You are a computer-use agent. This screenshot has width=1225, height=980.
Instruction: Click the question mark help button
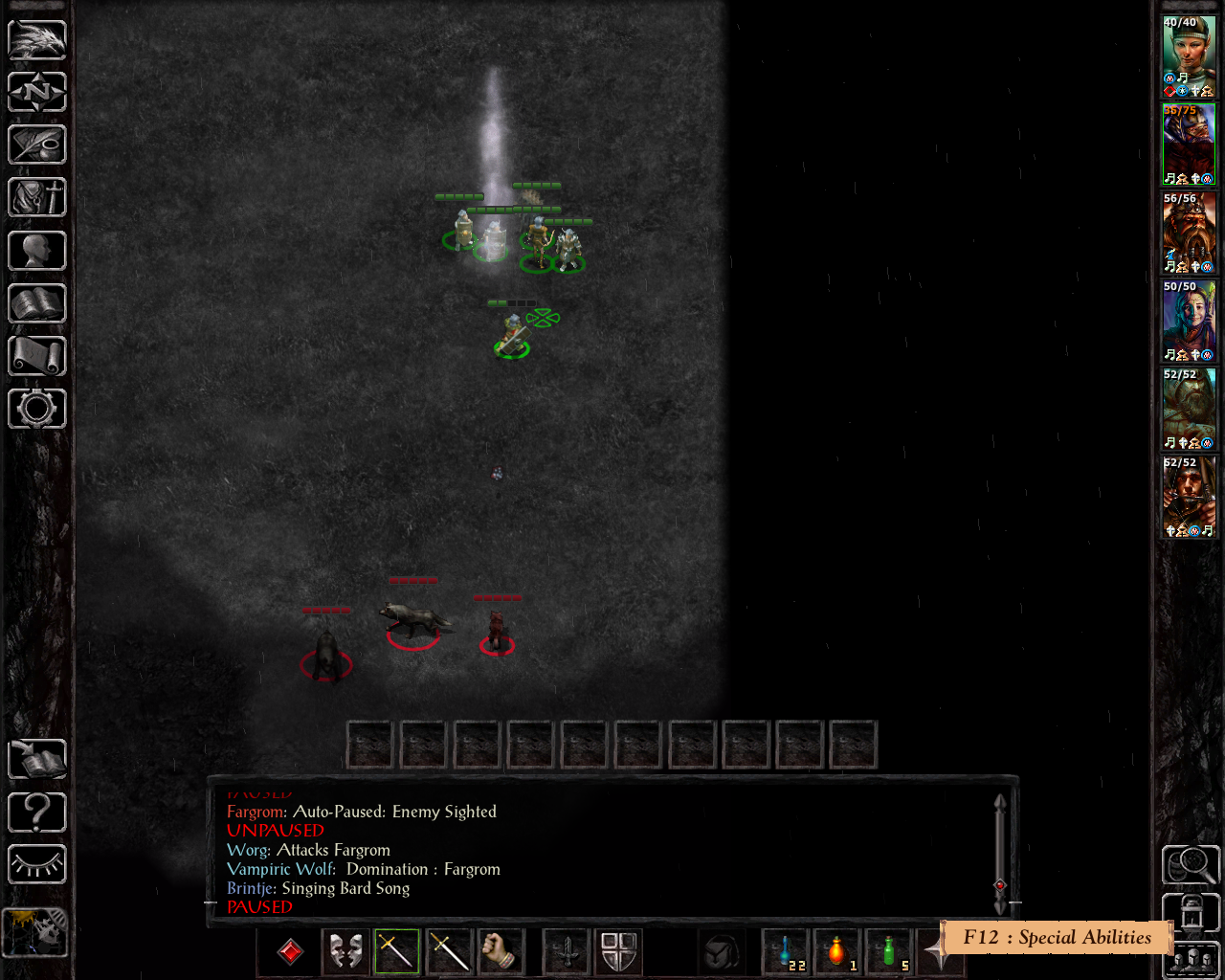37,813
